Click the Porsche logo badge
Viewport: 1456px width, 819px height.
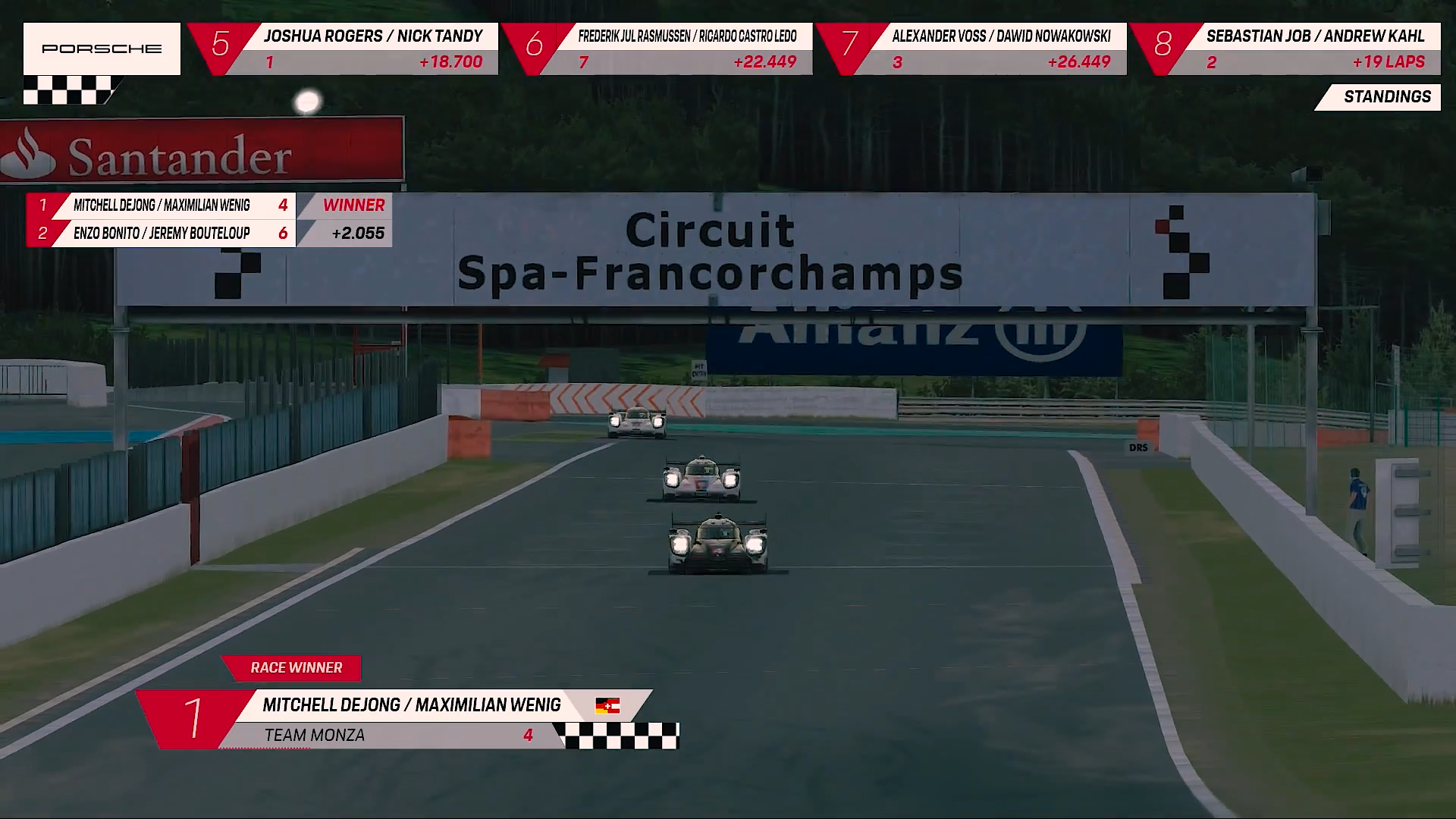point(102,49)
